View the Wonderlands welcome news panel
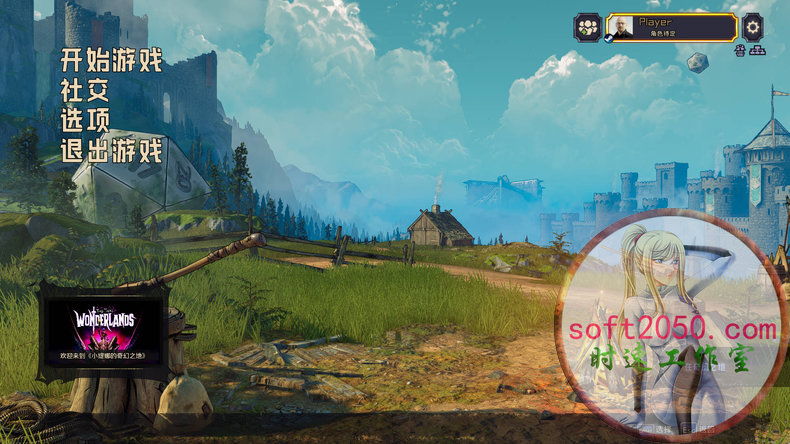Image resolution: width=790 pixels, height=444 pixels. point(103,331)
